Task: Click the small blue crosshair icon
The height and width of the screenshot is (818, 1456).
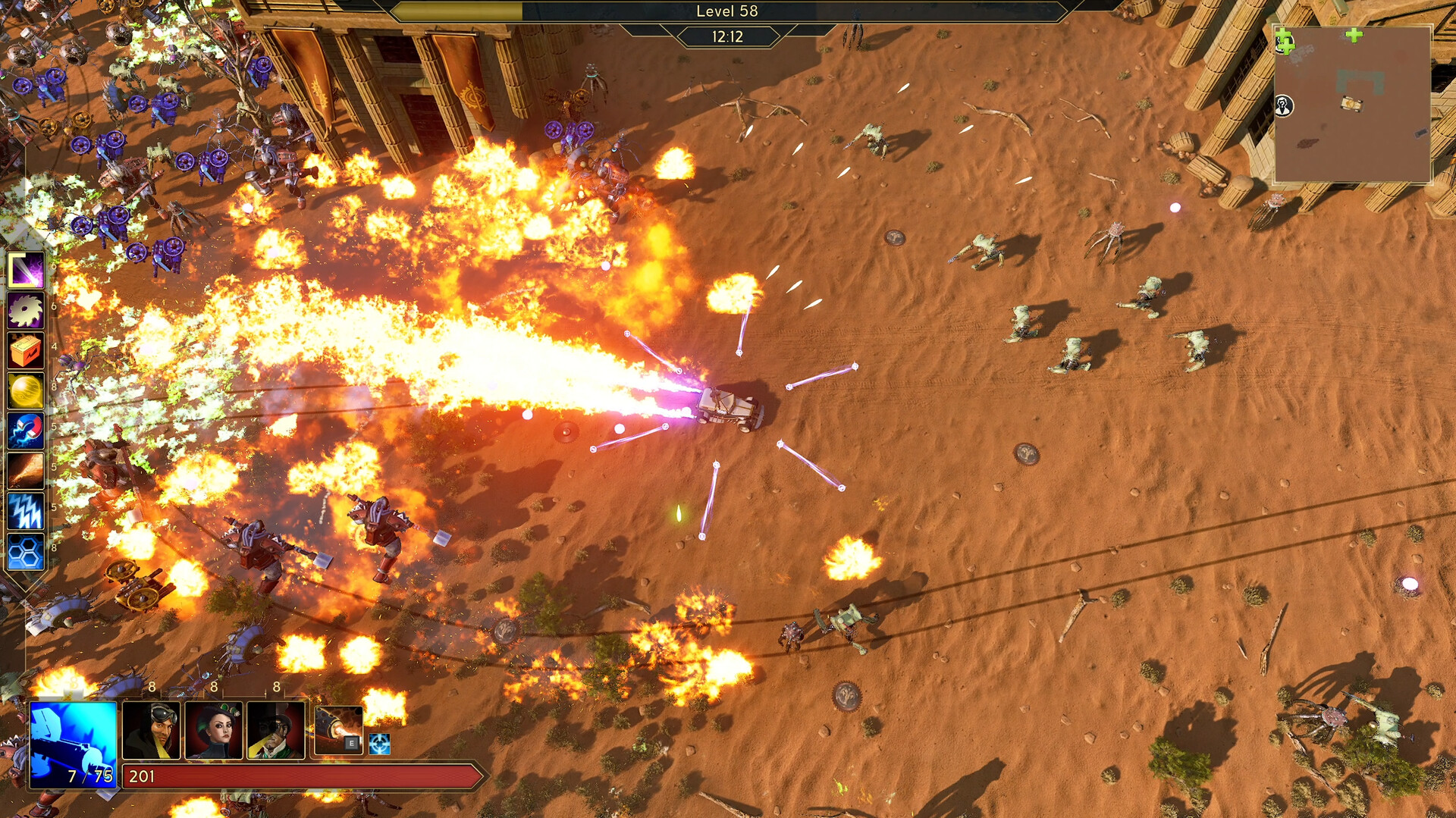Action: 379,744
